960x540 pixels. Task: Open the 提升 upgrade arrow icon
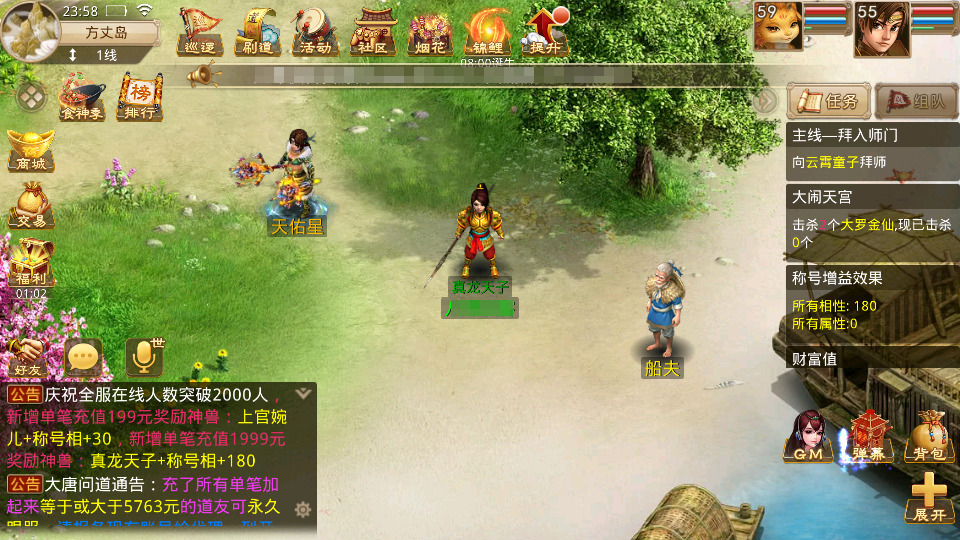coord(545,31)
